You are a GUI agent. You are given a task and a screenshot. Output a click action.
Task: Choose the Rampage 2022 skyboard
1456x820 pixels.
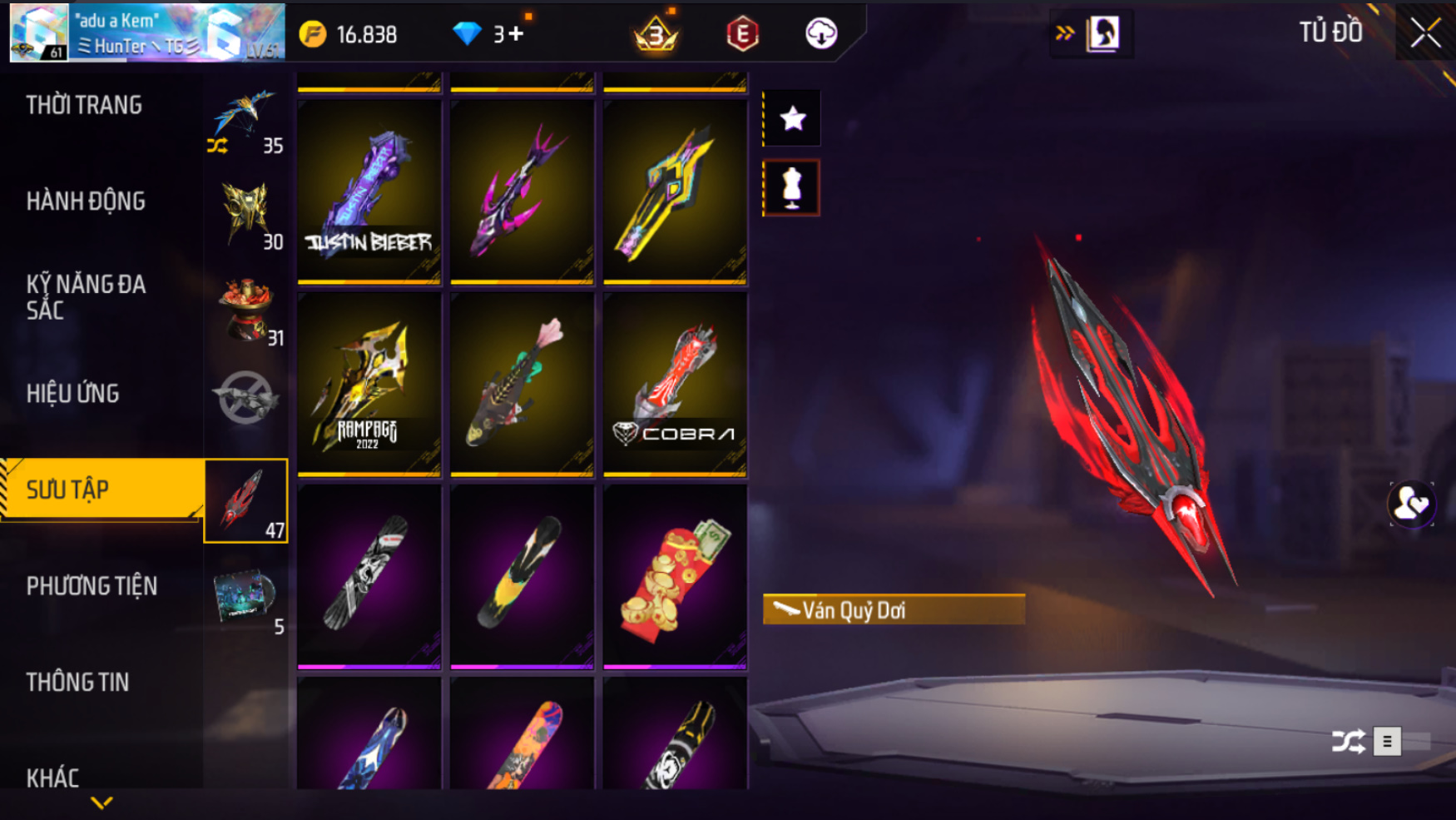pyautogui.click(x=369, y=385)
